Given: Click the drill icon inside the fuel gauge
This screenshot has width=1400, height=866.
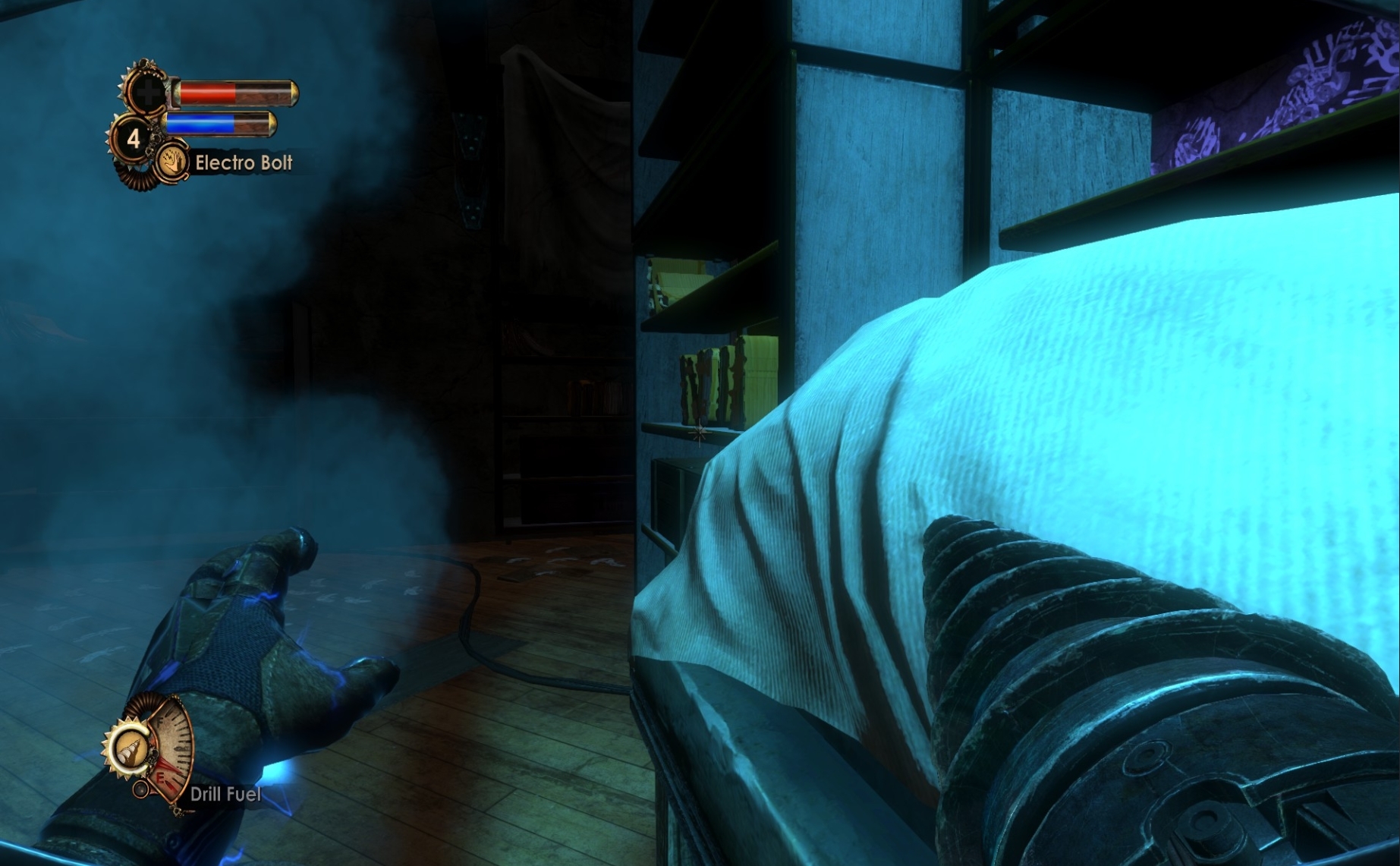Looking at the screenshot, I should click(131, 748).
